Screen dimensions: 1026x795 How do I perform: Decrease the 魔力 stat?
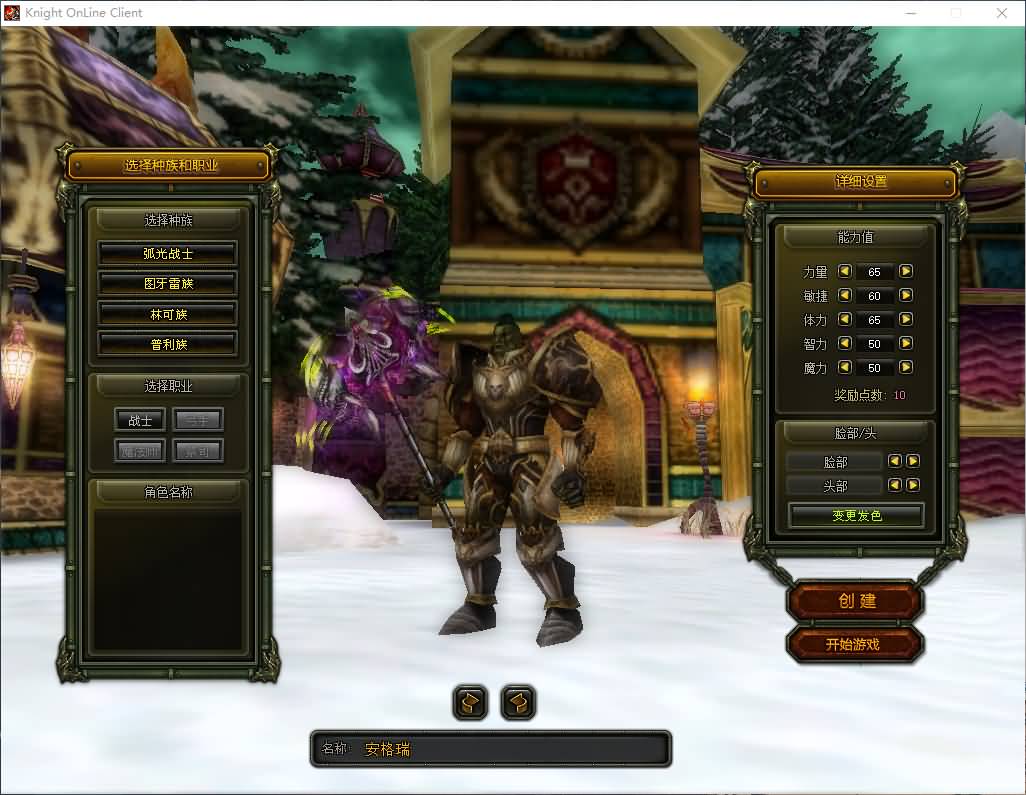[x=844, y=367]
